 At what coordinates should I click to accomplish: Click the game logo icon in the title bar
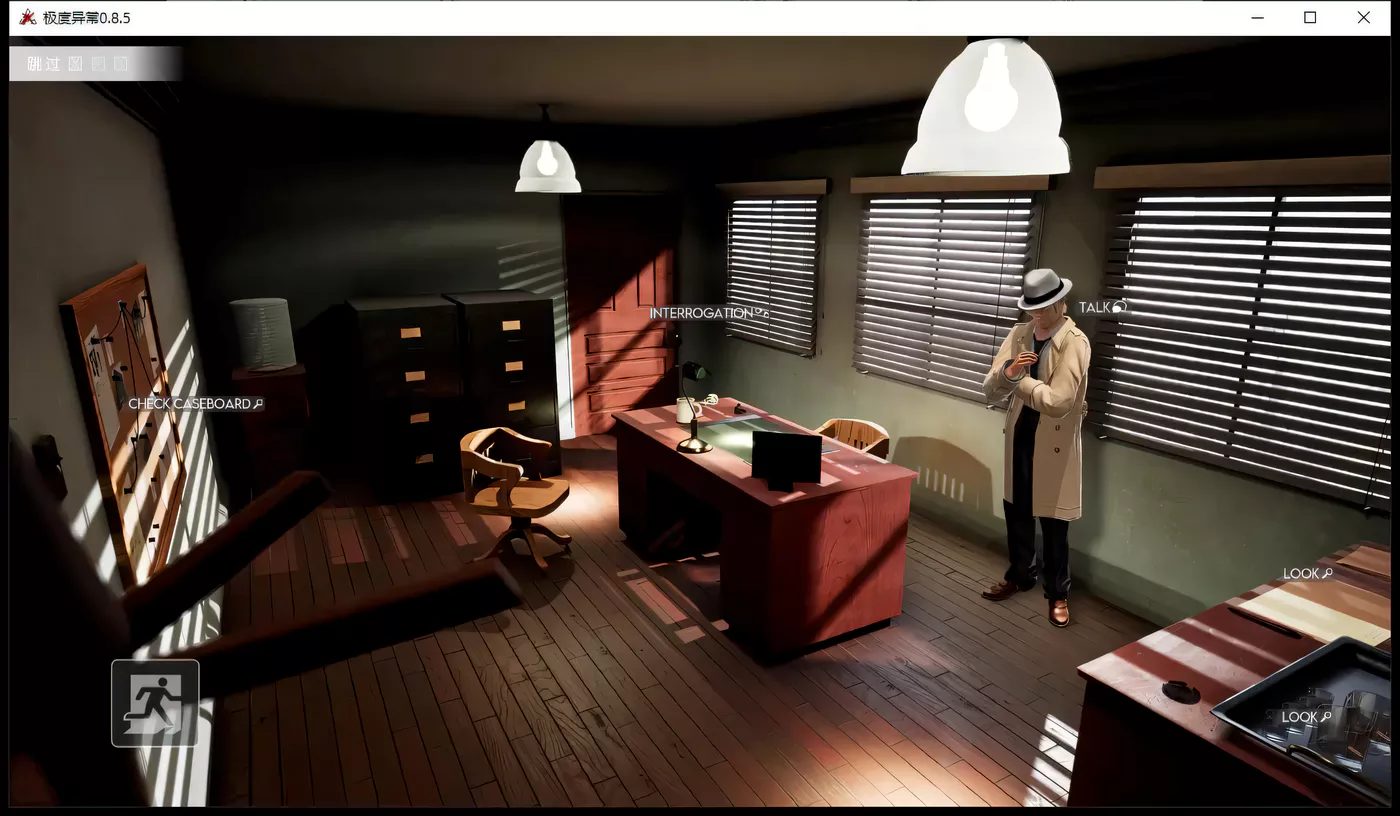click(30, 17)
